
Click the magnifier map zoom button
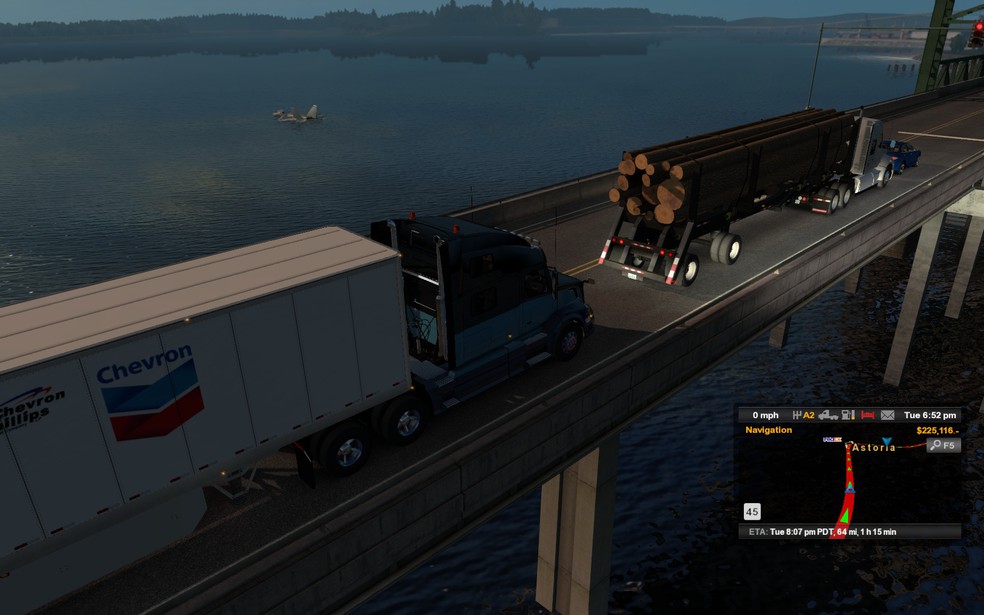943,445
